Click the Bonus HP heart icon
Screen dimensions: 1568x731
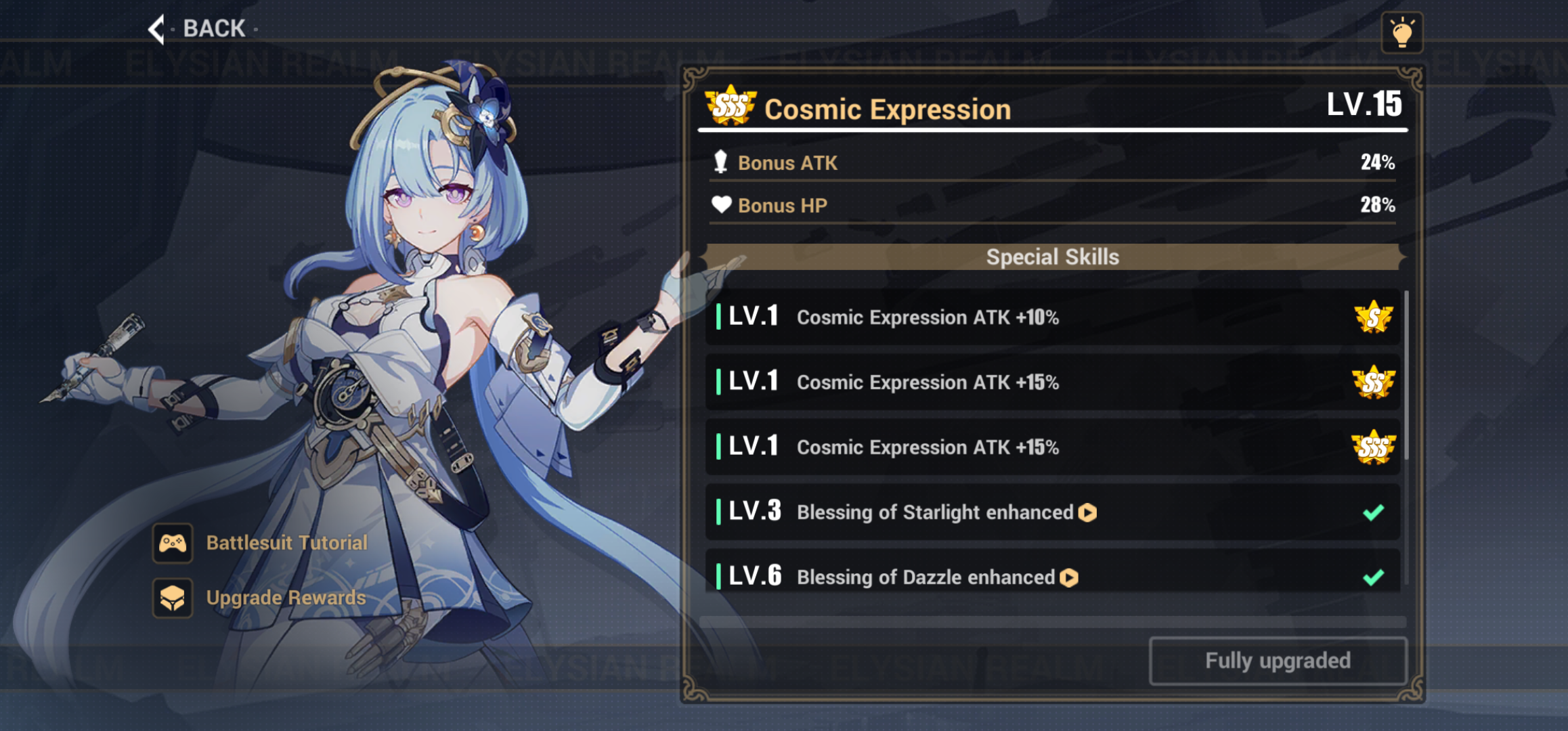[720, 205]
